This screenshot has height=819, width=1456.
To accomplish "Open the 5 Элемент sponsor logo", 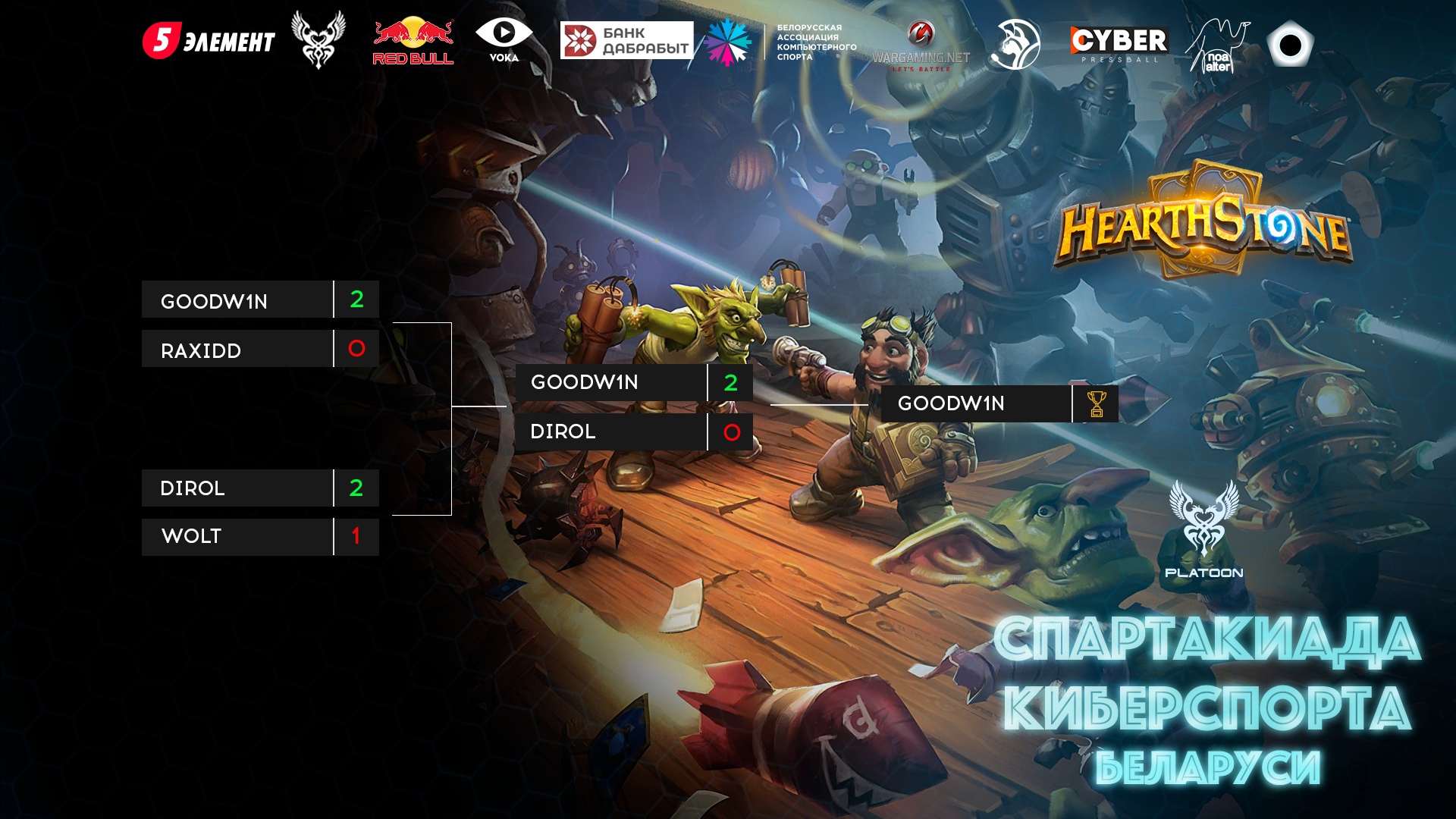I will [209, 41].
